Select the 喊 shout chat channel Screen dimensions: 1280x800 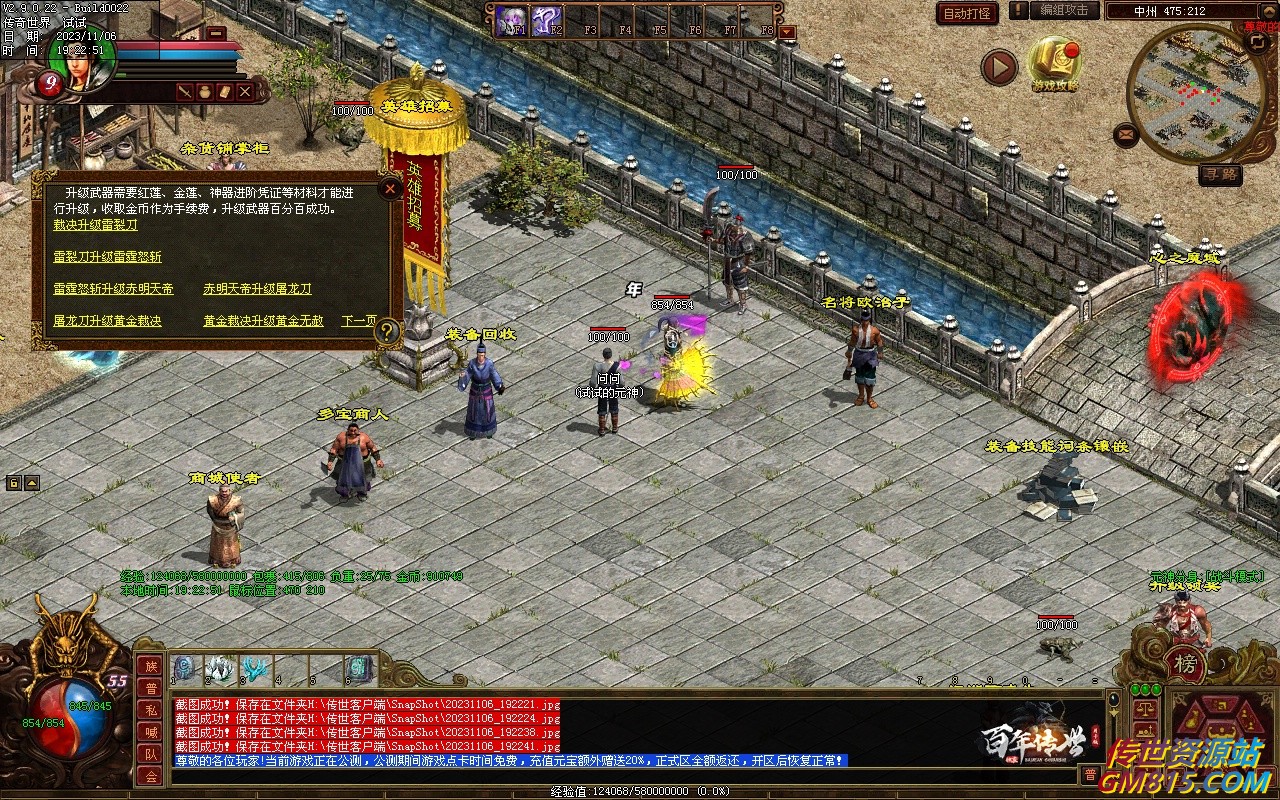click(x=150, y=732)
